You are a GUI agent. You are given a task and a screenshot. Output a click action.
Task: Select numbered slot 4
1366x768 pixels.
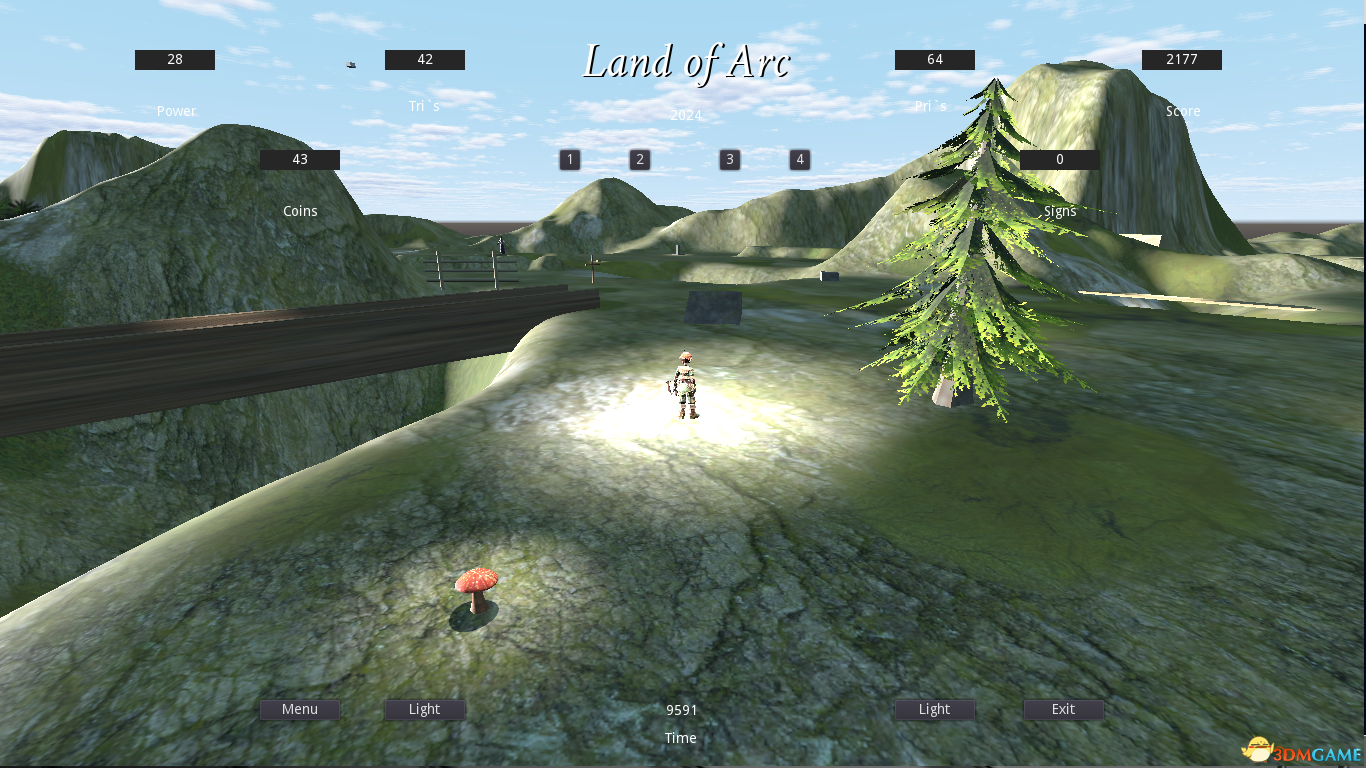coord(799,159)
